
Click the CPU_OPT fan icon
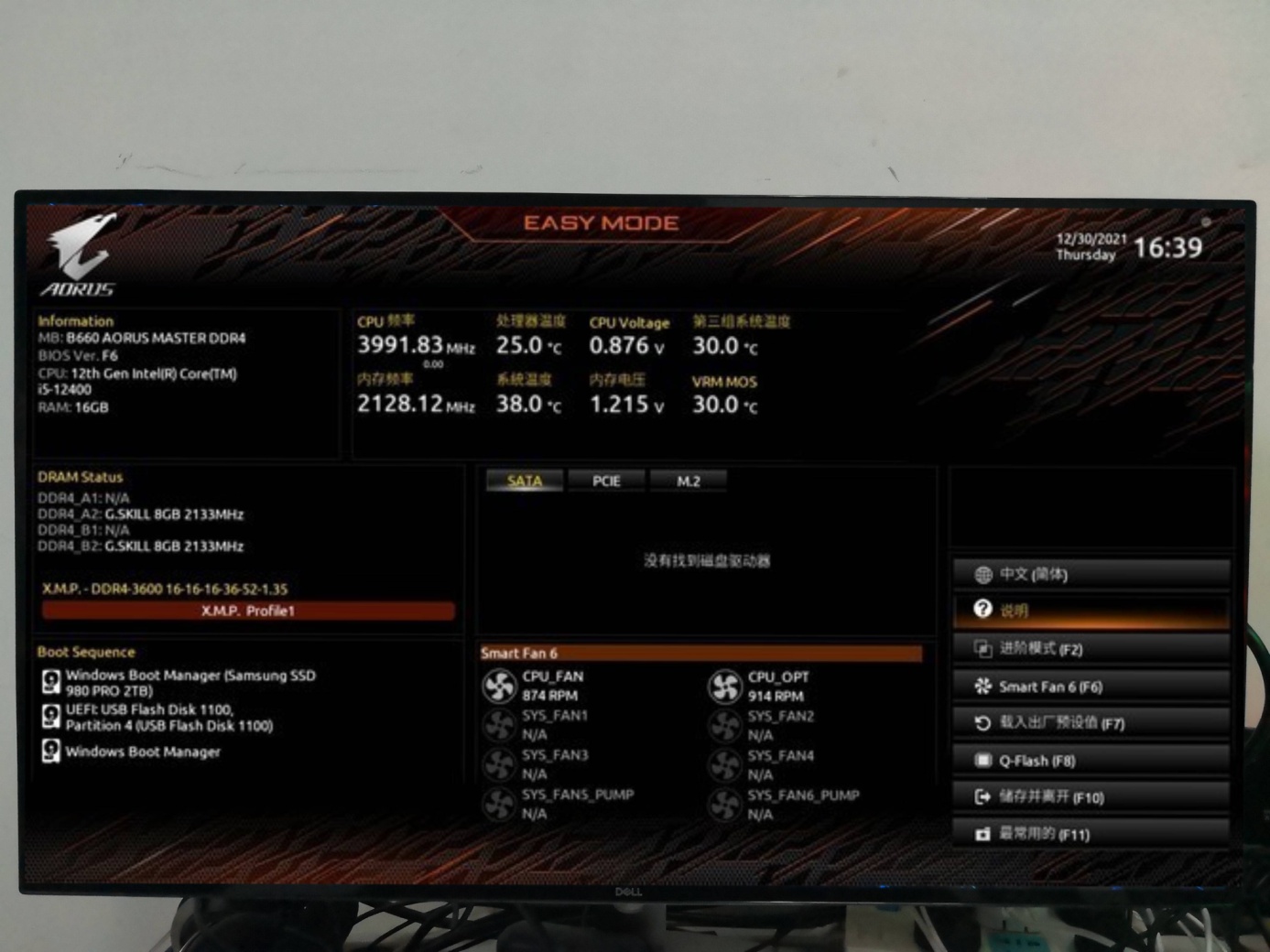click(x=725, y=687)
